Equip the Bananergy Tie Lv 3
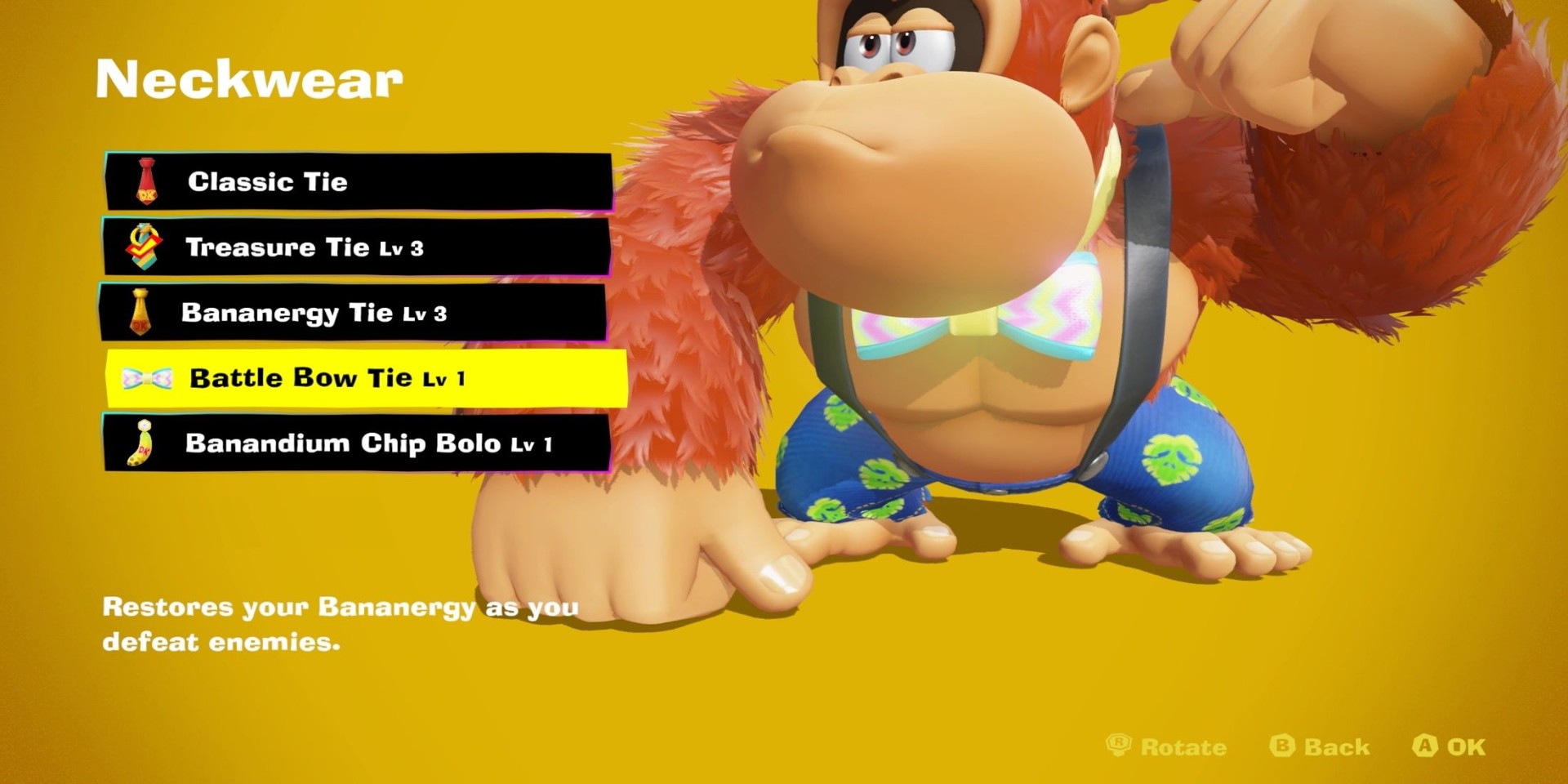 353,312
